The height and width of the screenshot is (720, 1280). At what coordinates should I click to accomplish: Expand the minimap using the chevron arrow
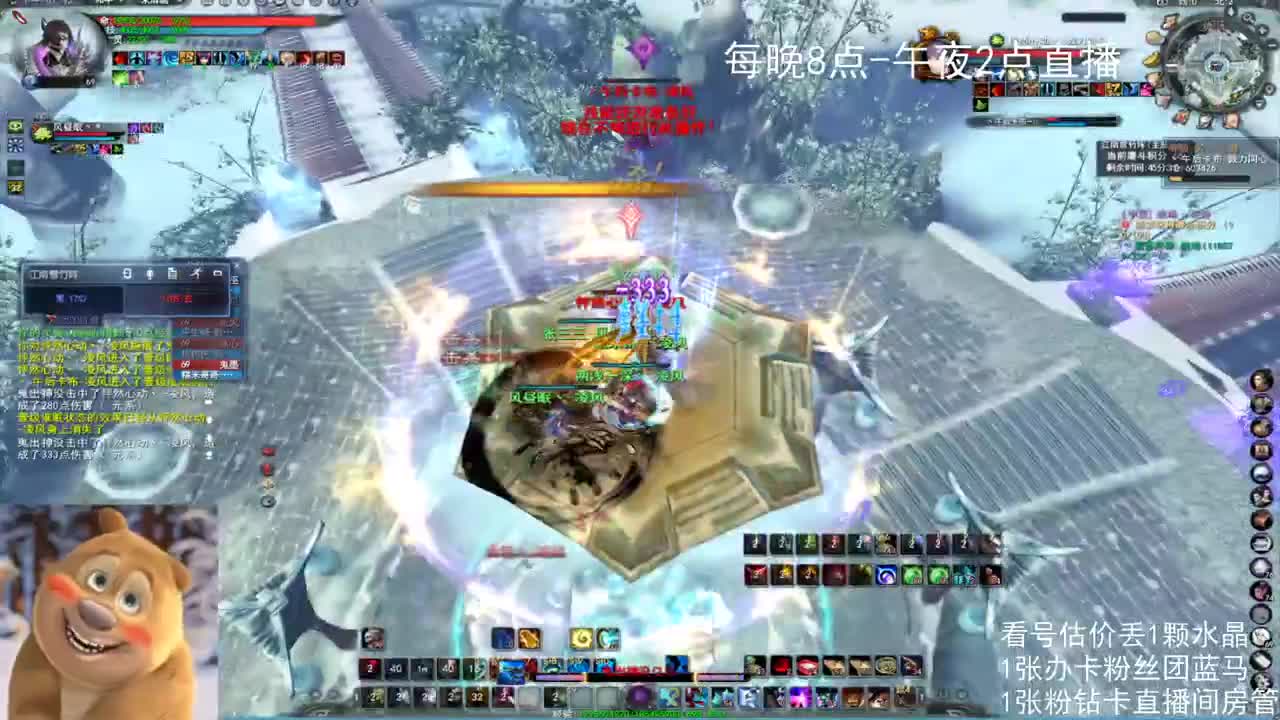(x=1258, y=105)
